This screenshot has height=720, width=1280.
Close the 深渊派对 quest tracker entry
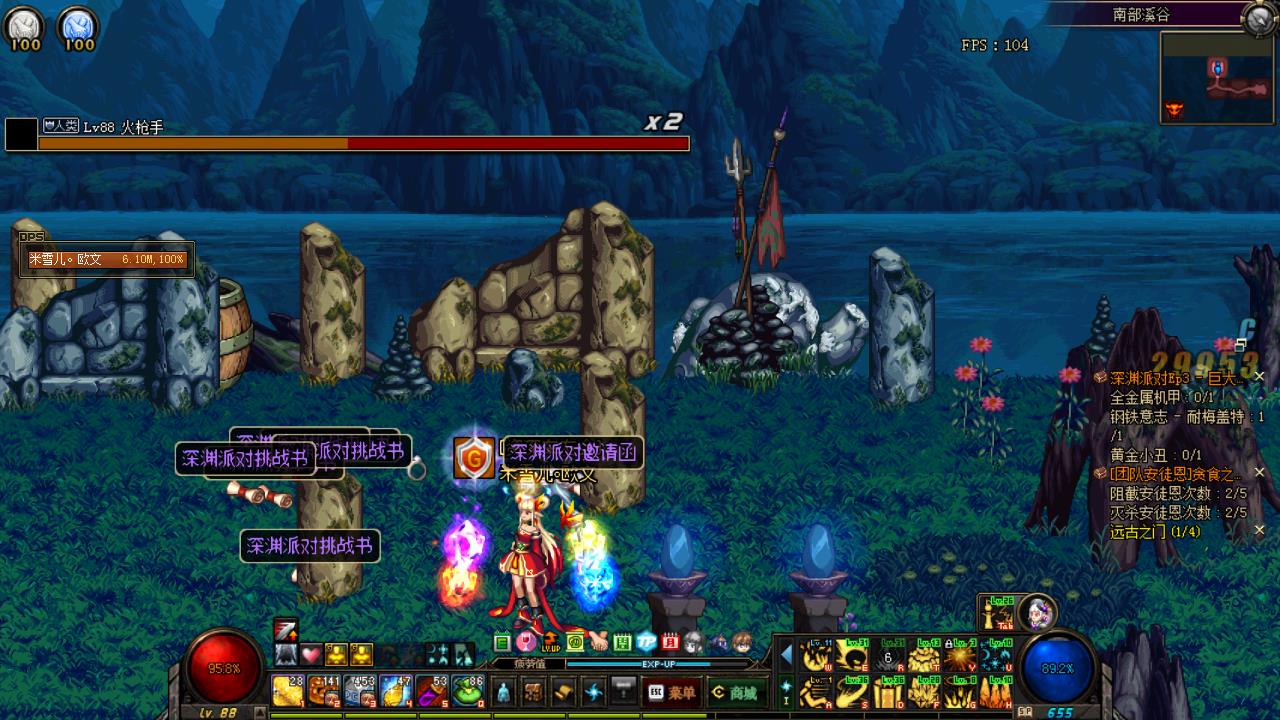coord(1260,377)
